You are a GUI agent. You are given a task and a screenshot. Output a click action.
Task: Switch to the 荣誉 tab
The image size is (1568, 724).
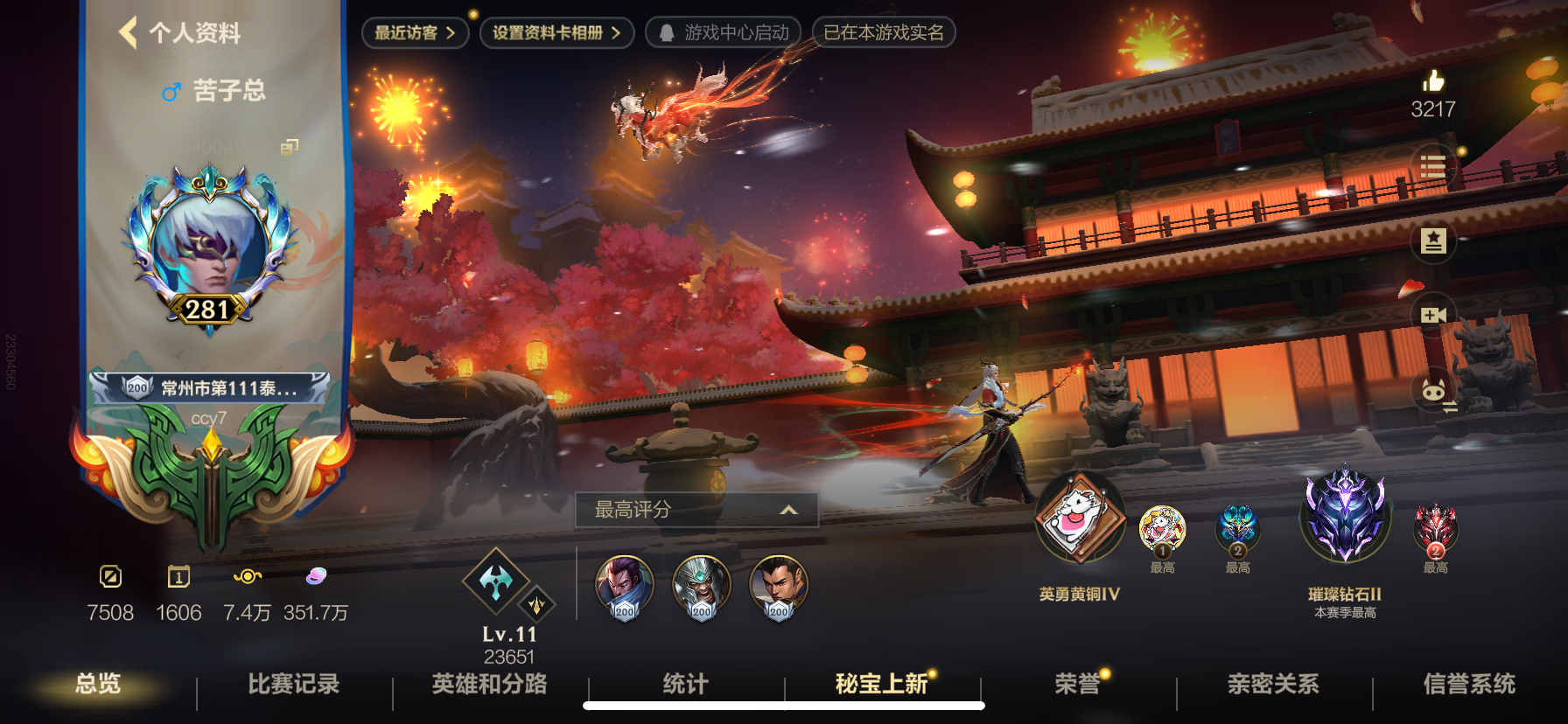click(1078, 686)
